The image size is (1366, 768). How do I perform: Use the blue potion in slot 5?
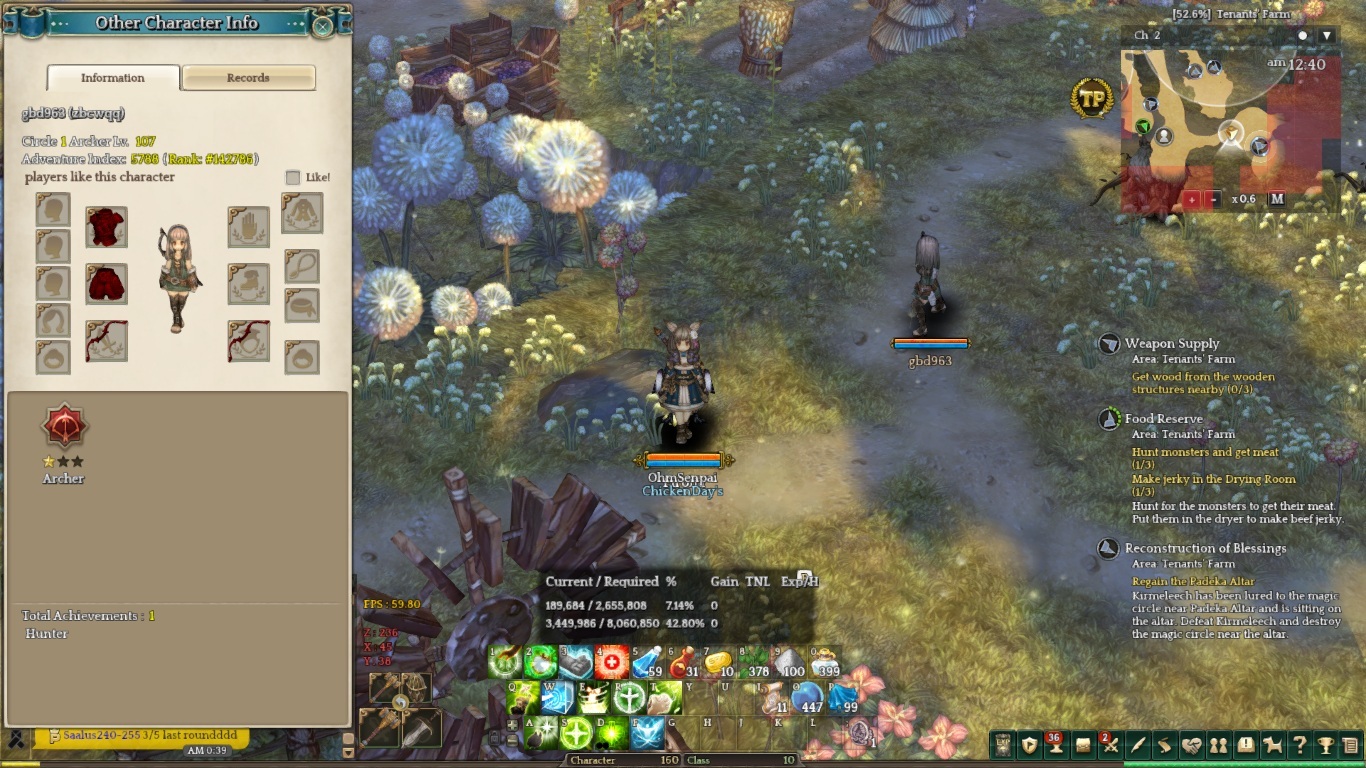(x=647, y=662)
